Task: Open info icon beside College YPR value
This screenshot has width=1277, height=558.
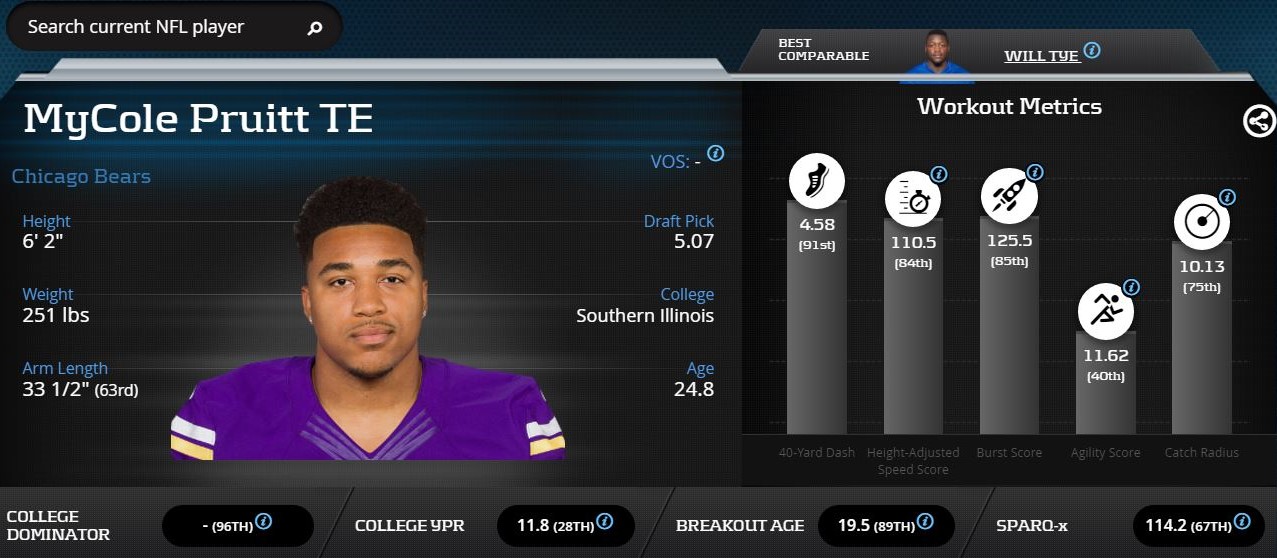Action: tap(603, 521)
